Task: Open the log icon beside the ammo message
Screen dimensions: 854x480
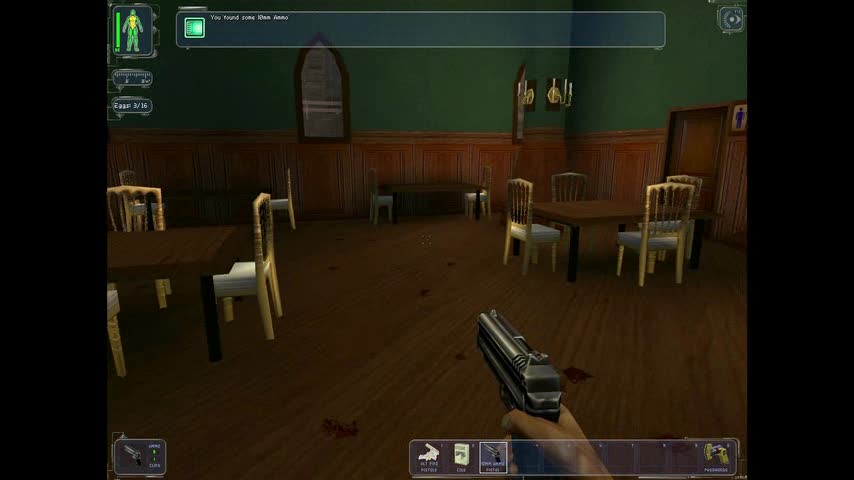Action: pyautogui.click(x=194, y=29)
